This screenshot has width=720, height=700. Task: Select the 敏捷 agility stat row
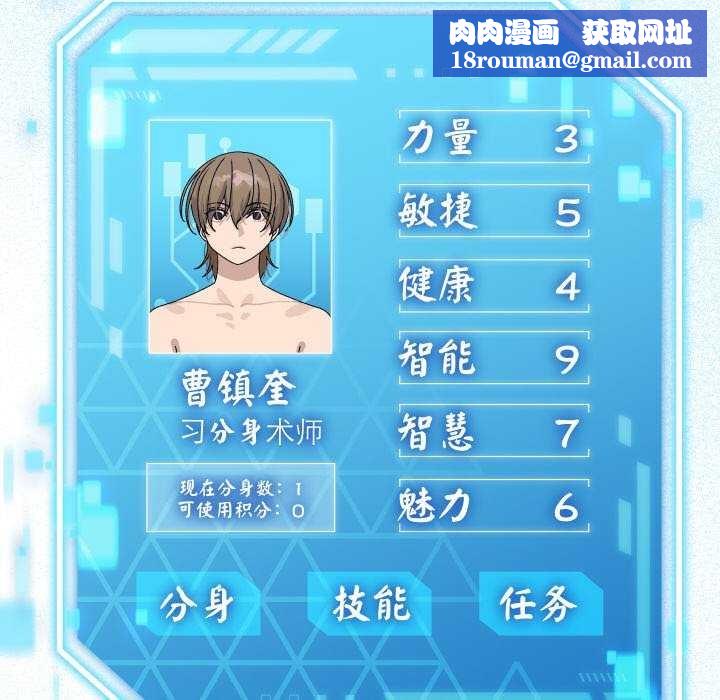493,211
